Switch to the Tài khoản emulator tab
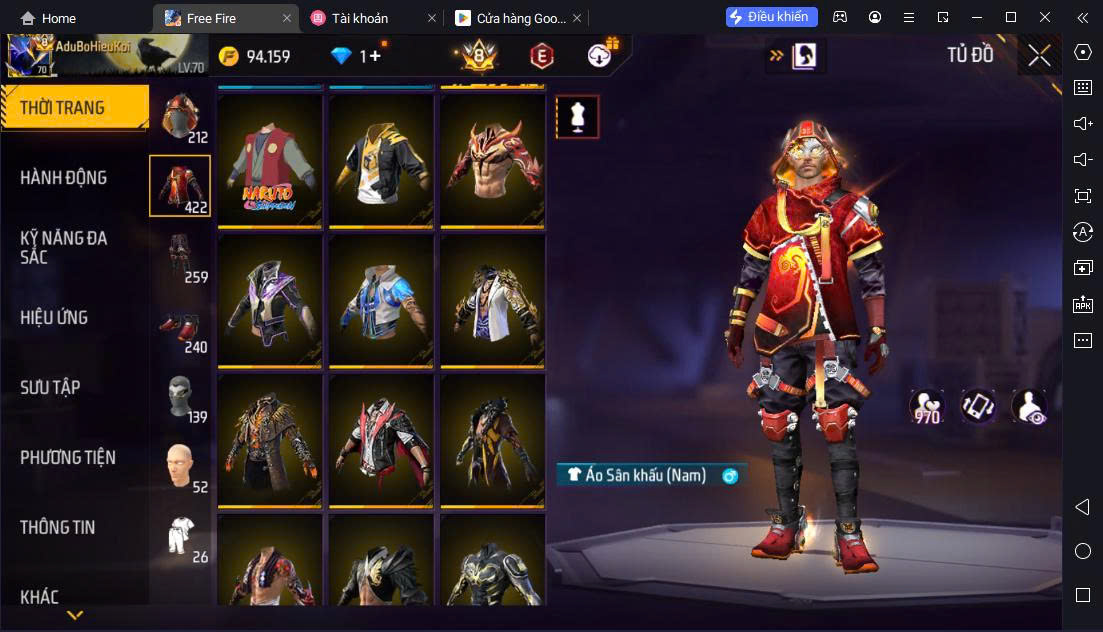Image resolution: width=1103 pixels, height=632 pixels. pyautogui.click(x=360, y=18)
